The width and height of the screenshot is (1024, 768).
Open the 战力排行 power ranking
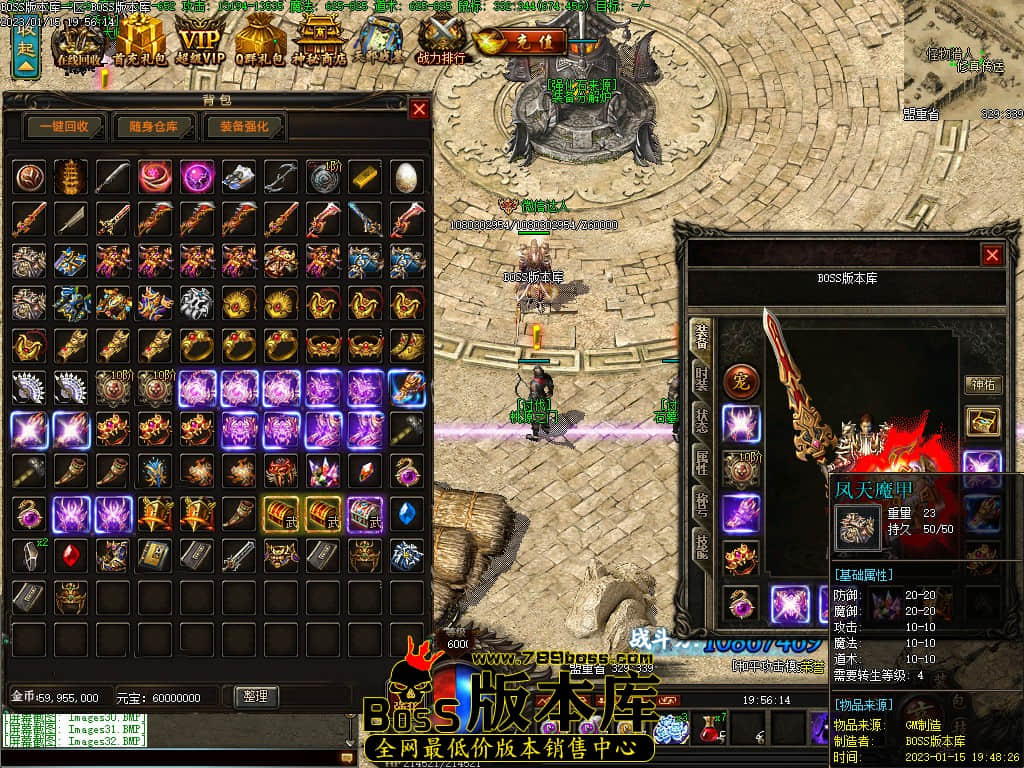pos(442,43)
